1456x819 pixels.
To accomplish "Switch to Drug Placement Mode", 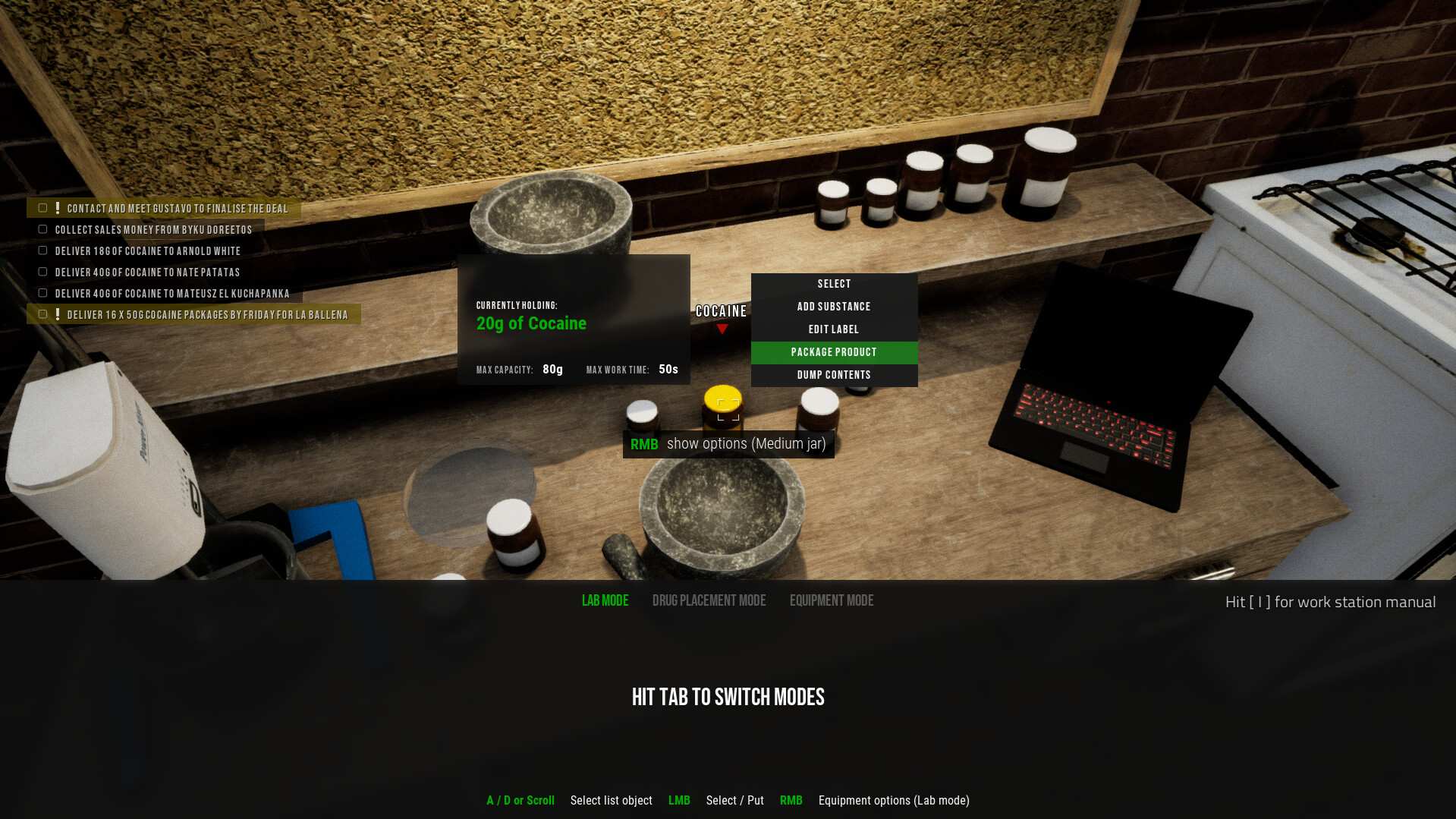I will tap(709, 600).
